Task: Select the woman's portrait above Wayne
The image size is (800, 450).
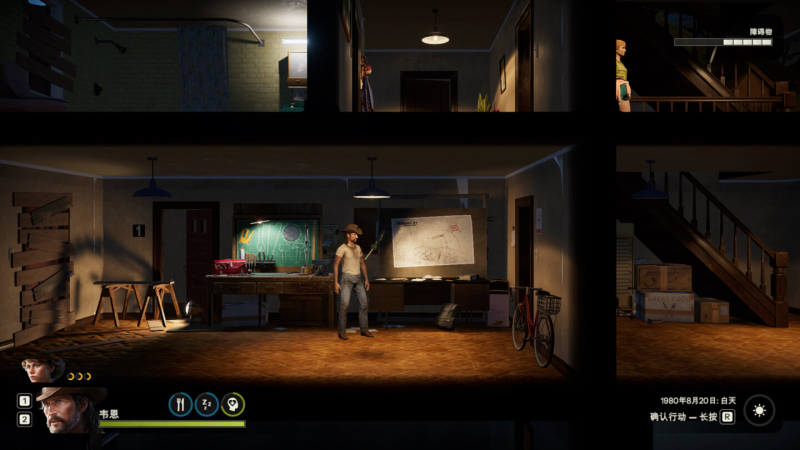Action: click(x=42, y=370)
